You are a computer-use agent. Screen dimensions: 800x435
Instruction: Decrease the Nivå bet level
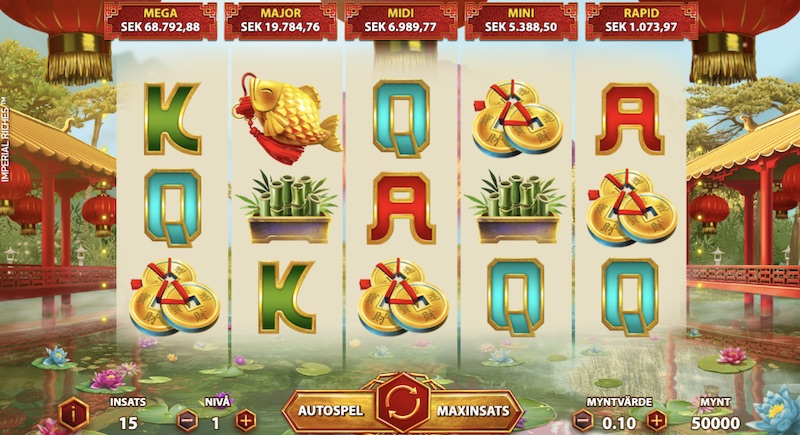point(186,421)
